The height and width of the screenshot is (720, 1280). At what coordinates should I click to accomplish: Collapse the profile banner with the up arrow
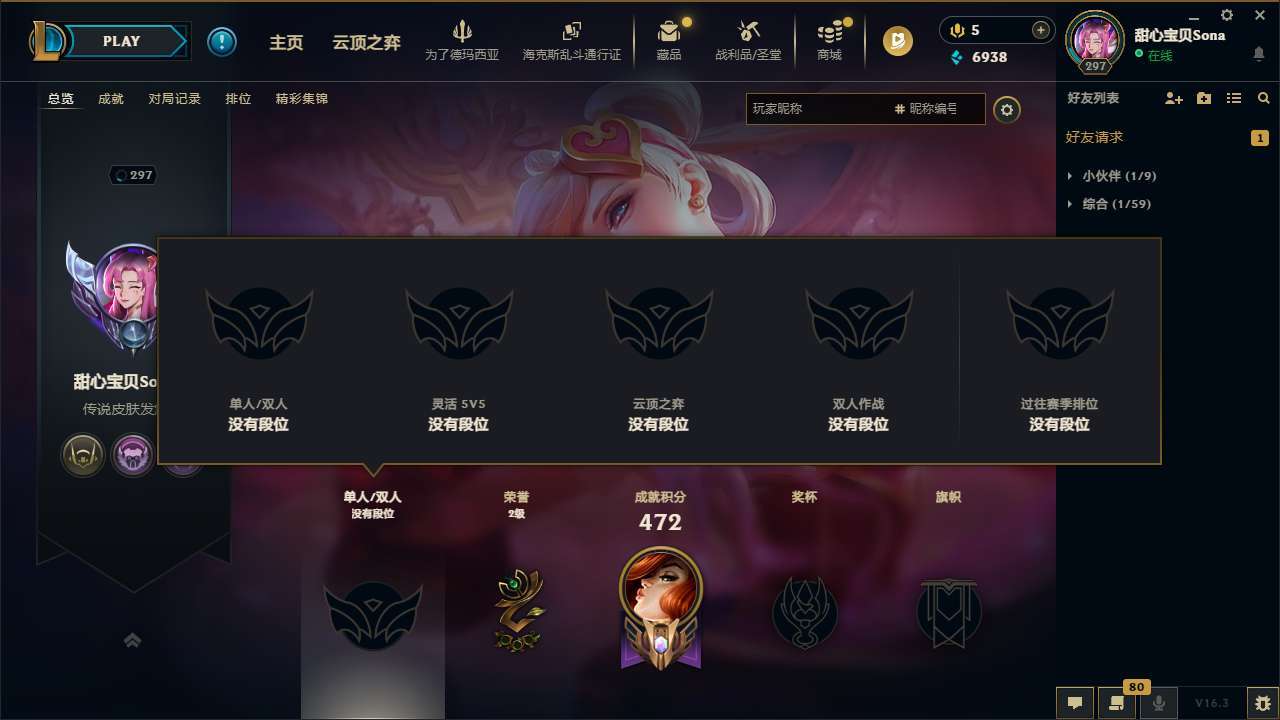[x=133, y=639]
